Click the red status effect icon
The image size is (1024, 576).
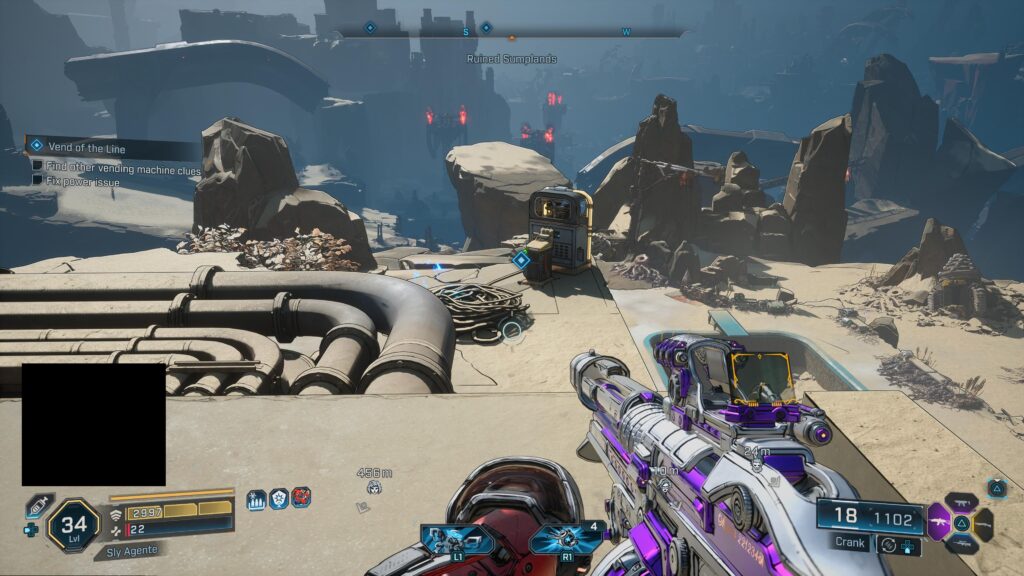[x=301, y=498]
